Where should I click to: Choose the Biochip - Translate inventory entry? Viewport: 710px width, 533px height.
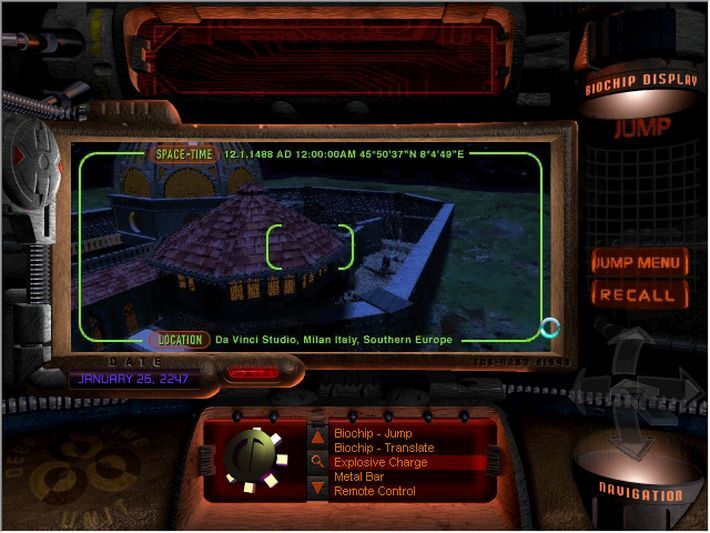click(x=383, y=449)
